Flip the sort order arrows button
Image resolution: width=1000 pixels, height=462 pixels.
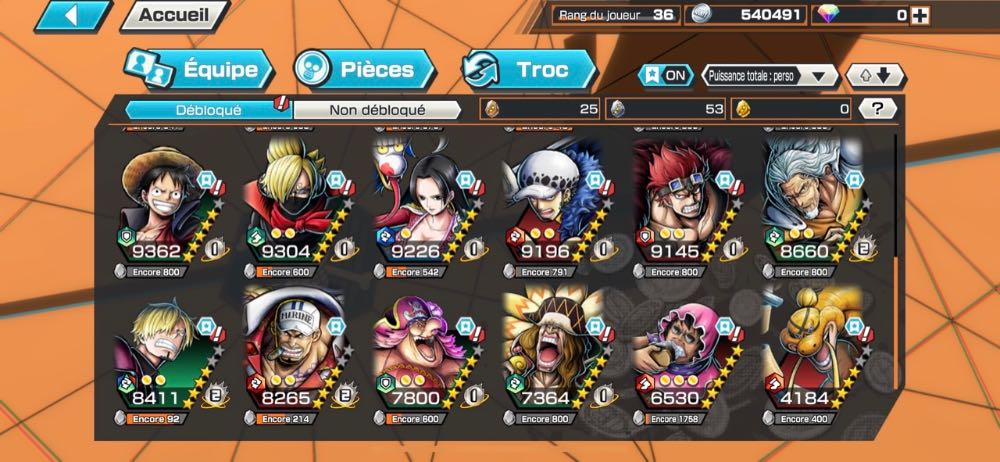pos(875,75)
